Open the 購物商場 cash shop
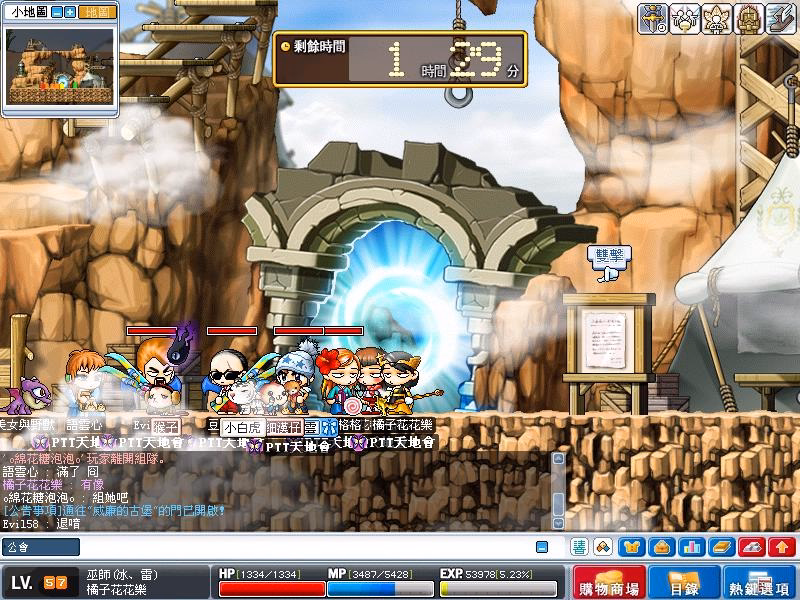 pyautogui.click(x=610, y=583)
